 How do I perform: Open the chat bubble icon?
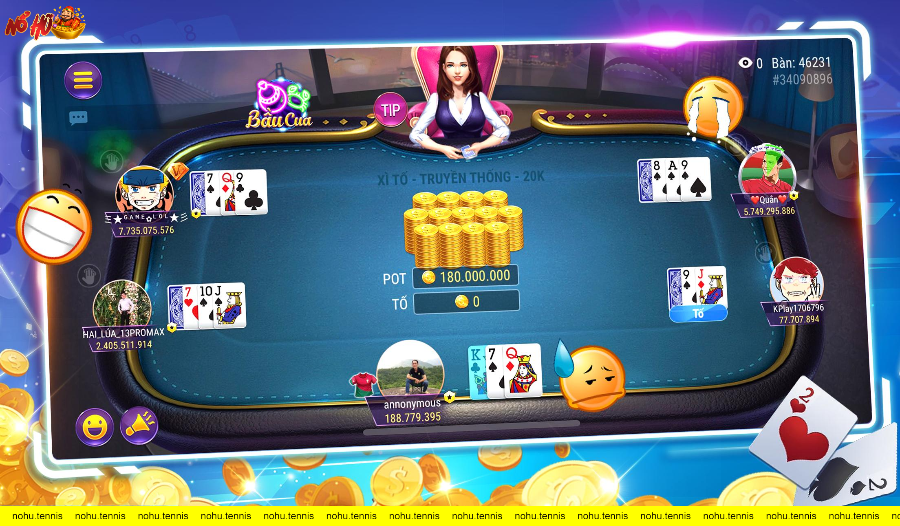coord(78,118)
